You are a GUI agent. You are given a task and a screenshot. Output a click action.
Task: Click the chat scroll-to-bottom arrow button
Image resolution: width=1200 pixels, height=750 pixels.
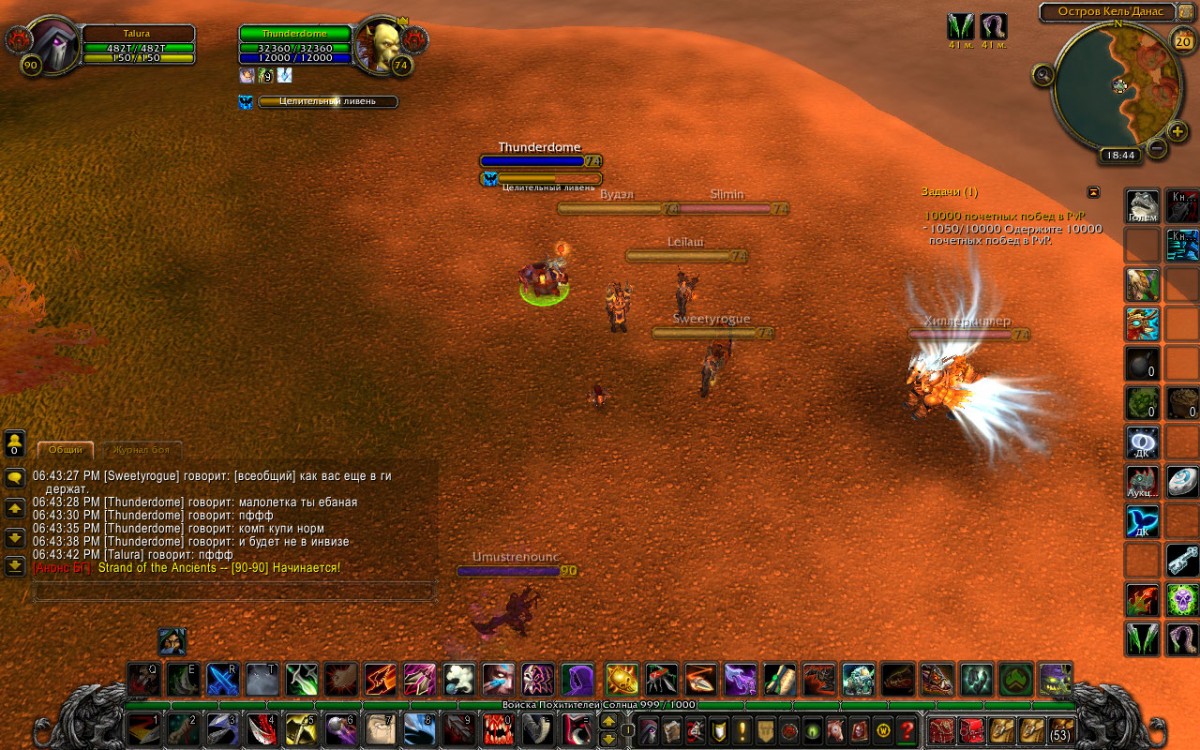(15, 566)
